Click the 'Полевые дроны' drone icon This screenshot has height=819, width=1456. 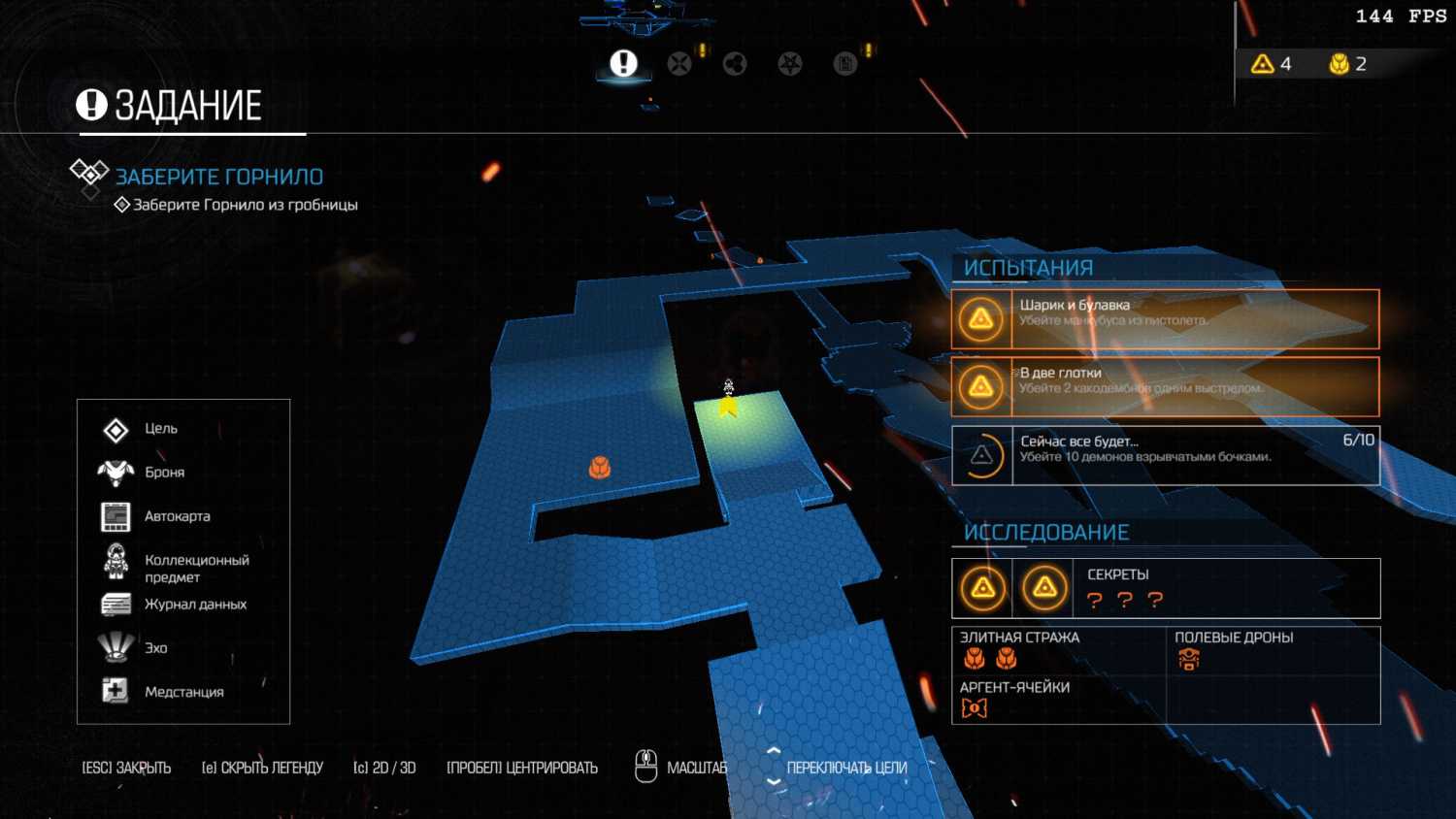pyautogui.click(x=1189, y=660)
